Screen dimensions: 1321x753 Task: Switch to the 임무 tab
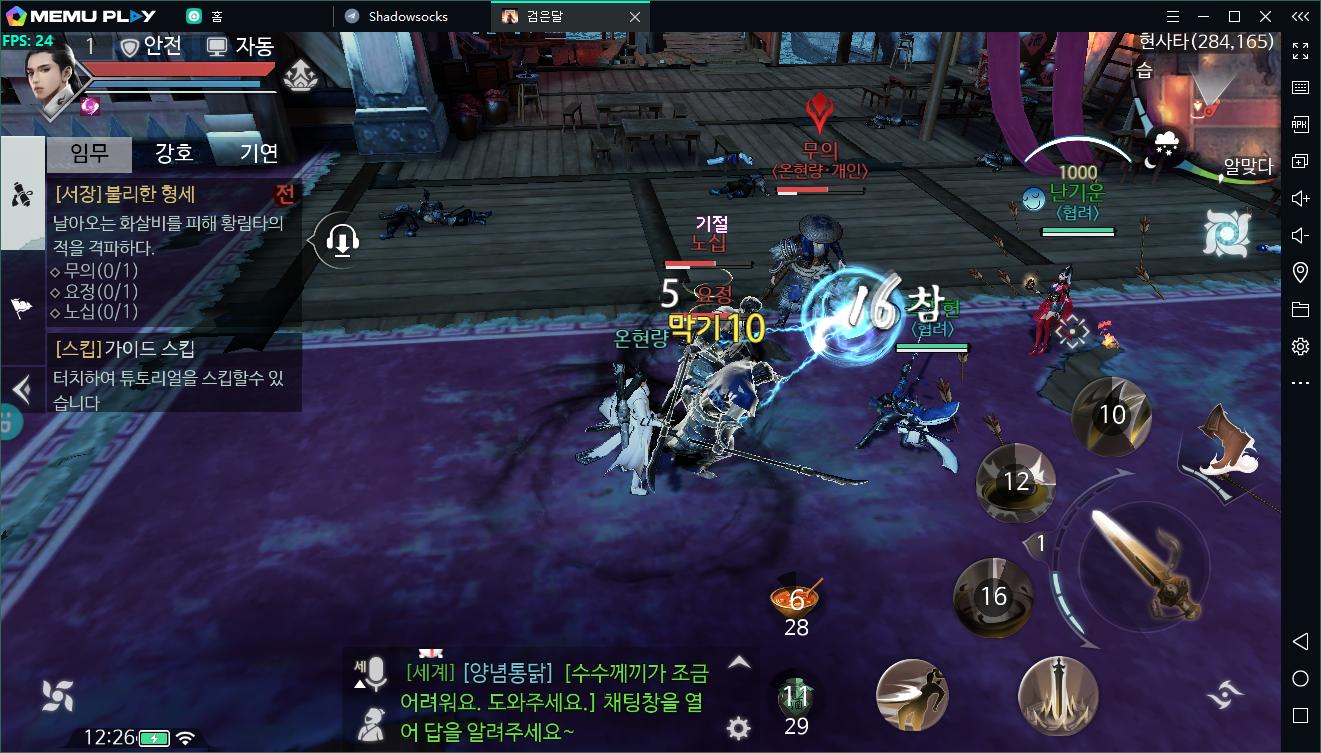click(89, 153)
